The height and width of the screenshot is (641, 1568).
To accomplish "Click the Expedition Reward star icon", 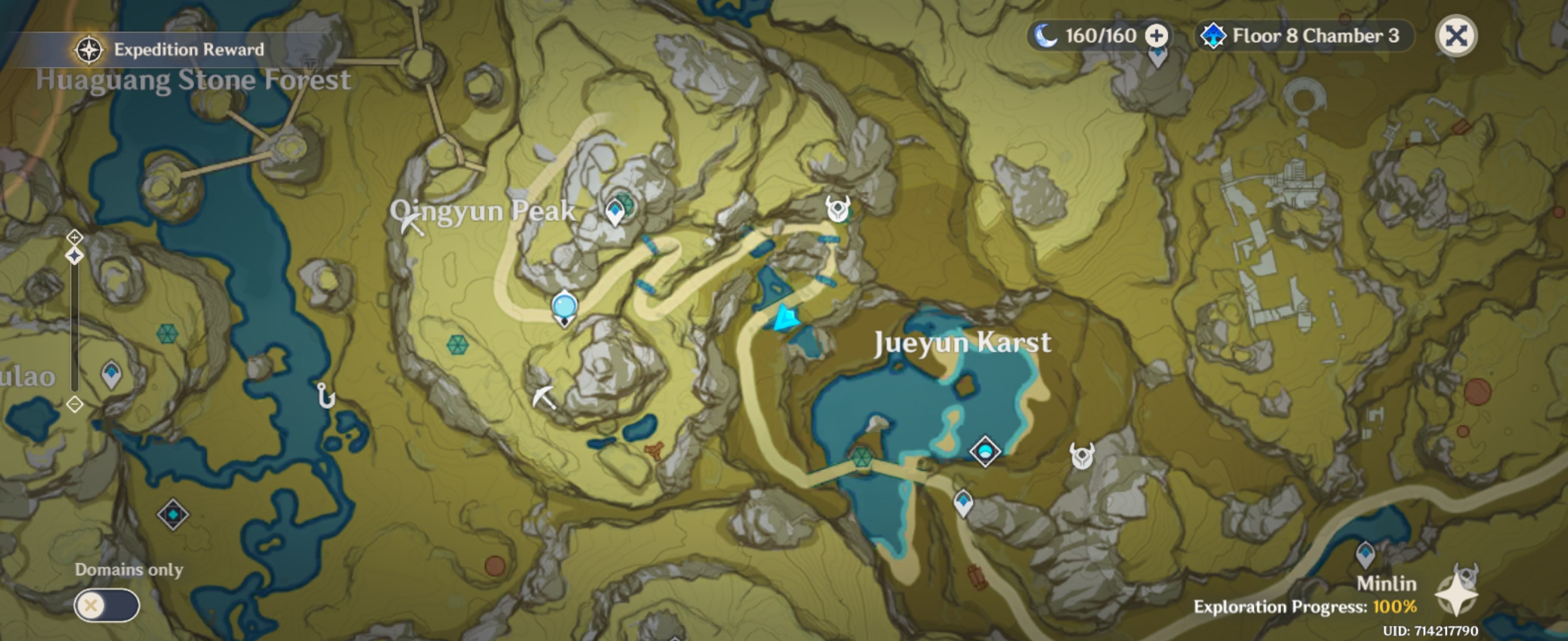I will tap(88, 50).
